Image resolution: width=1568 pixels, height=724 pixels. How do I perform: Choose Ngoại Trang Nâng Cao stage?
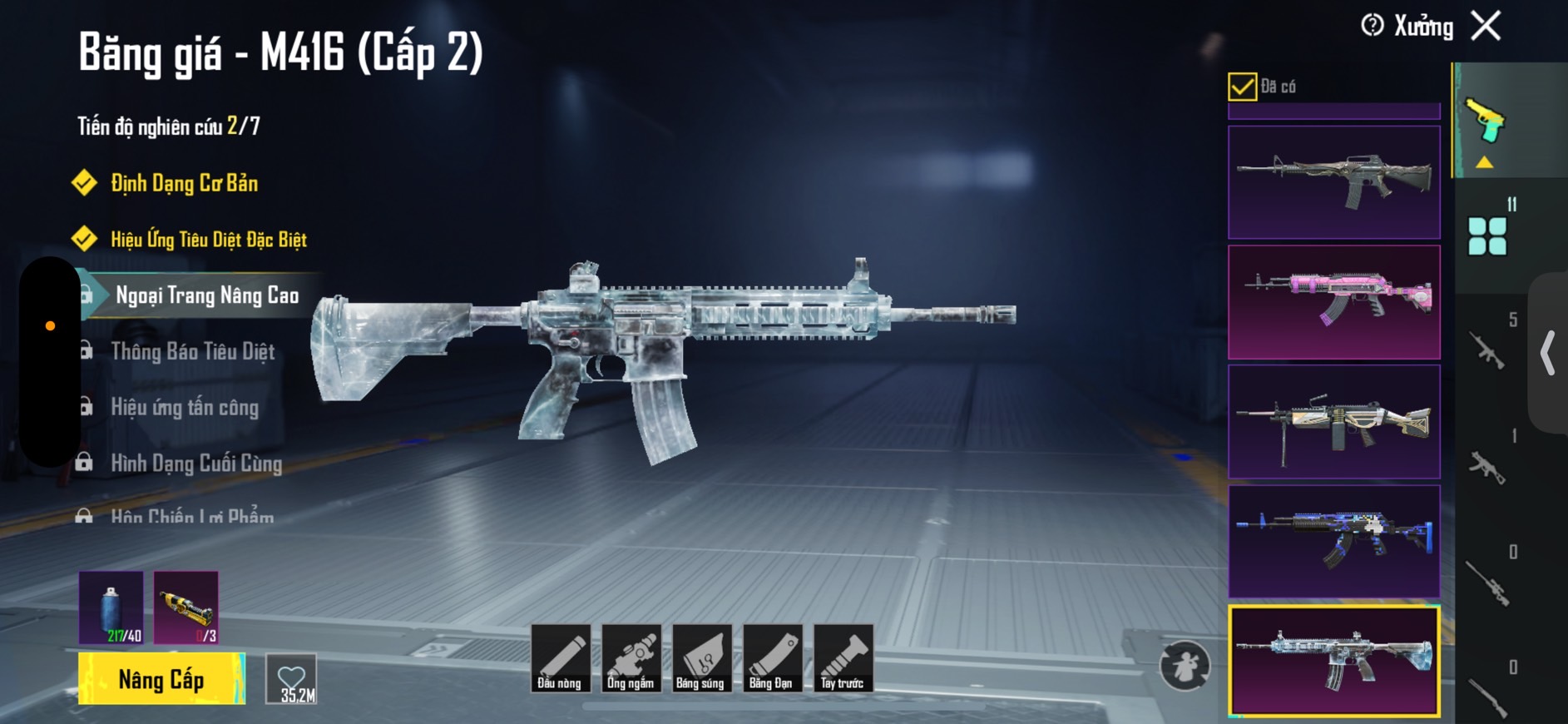tap(206, 295)
